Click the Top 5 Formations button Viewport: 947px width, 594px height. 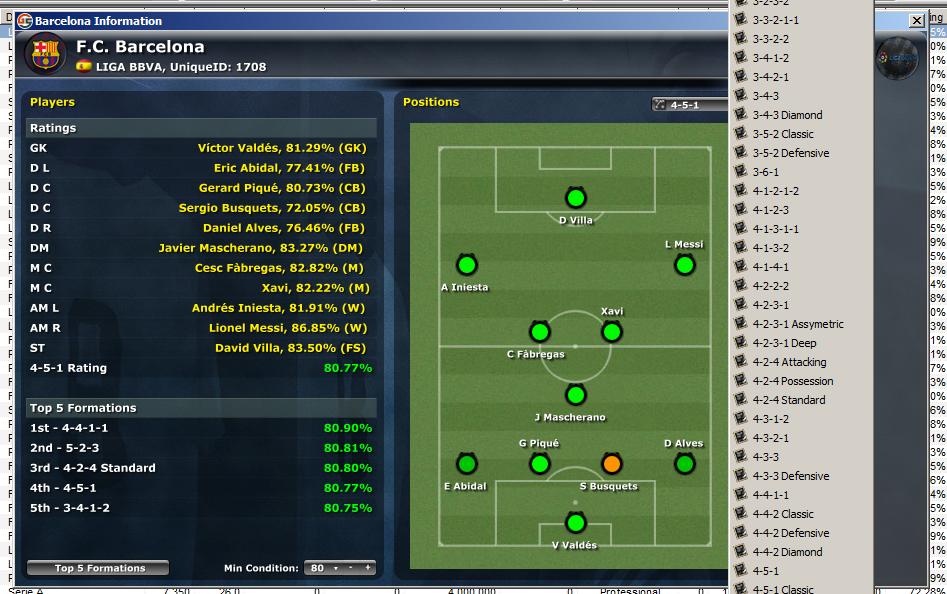99,568
